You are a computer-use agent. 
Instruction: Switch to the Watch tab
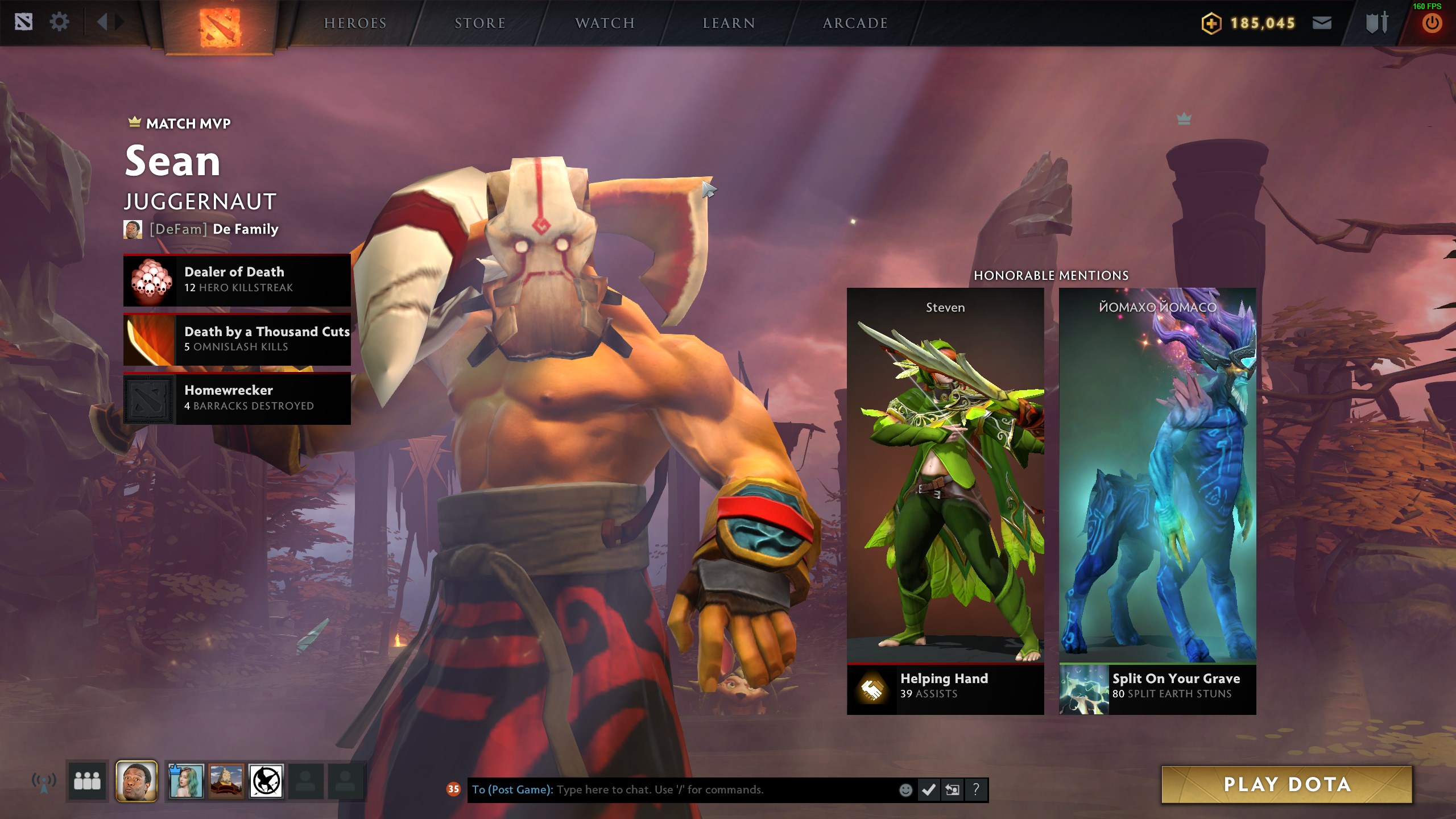pyautogui.click(x=605, y=23)
